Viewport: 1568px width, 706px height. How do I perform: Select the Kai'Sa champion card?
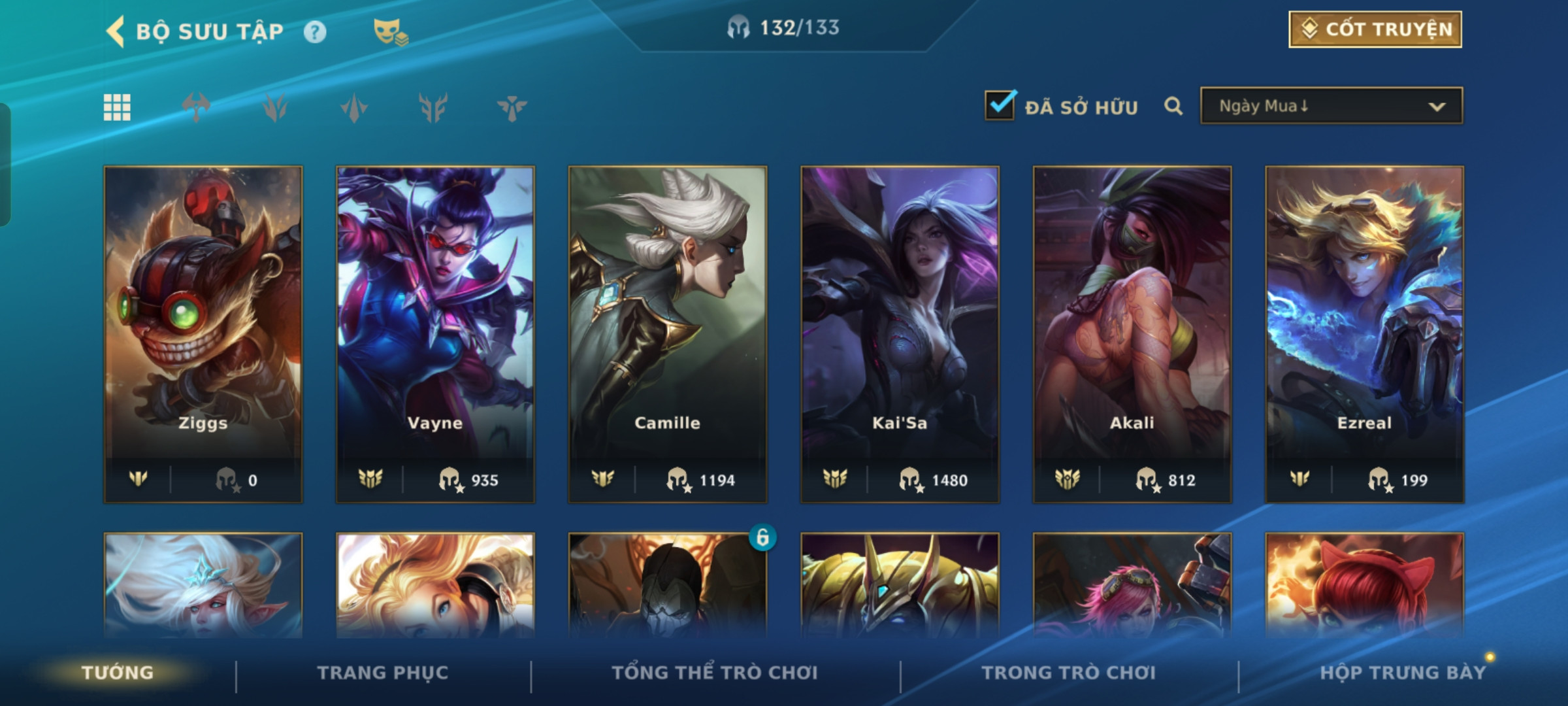coord(900,333)
